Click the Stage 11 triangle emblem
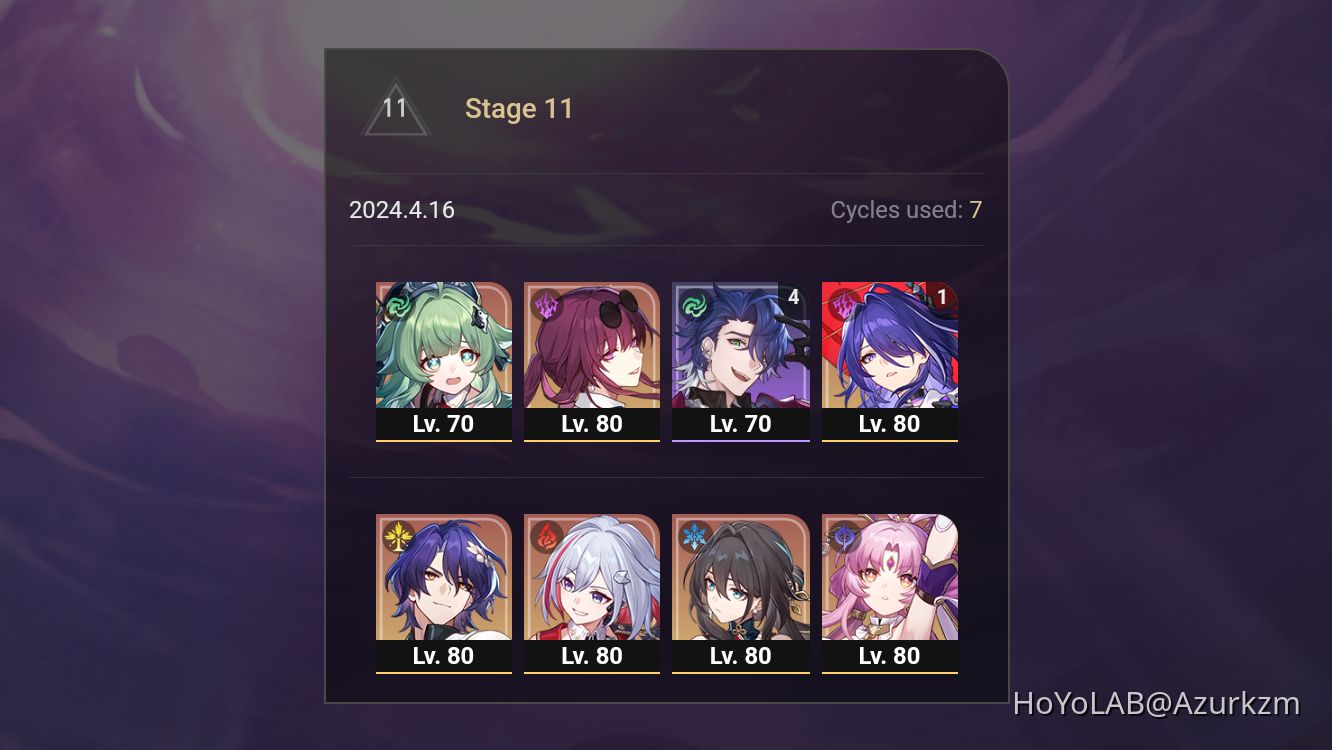This screenshot has width=1332, height=750. [396, 106]
